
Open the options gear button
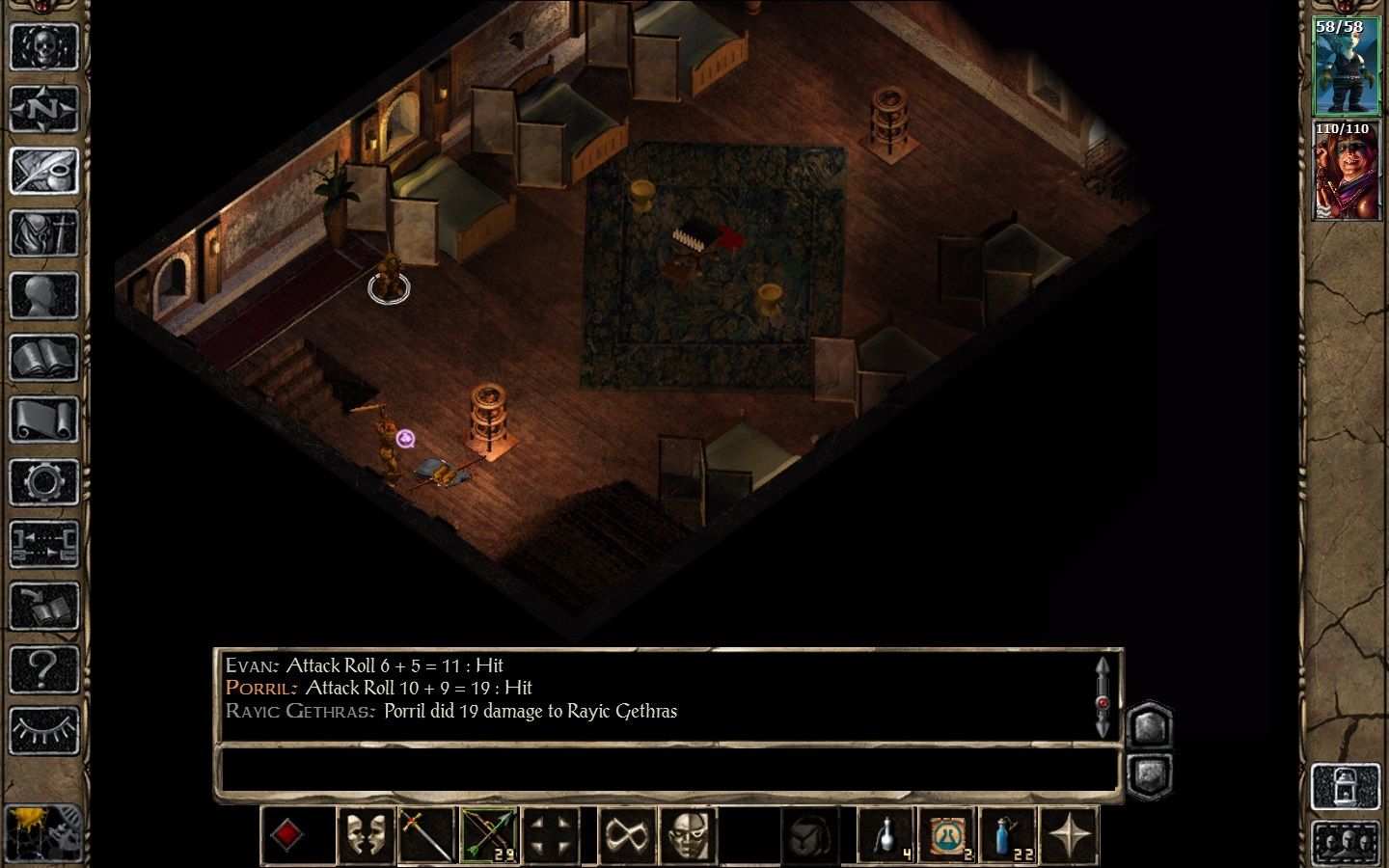[43, 482]
